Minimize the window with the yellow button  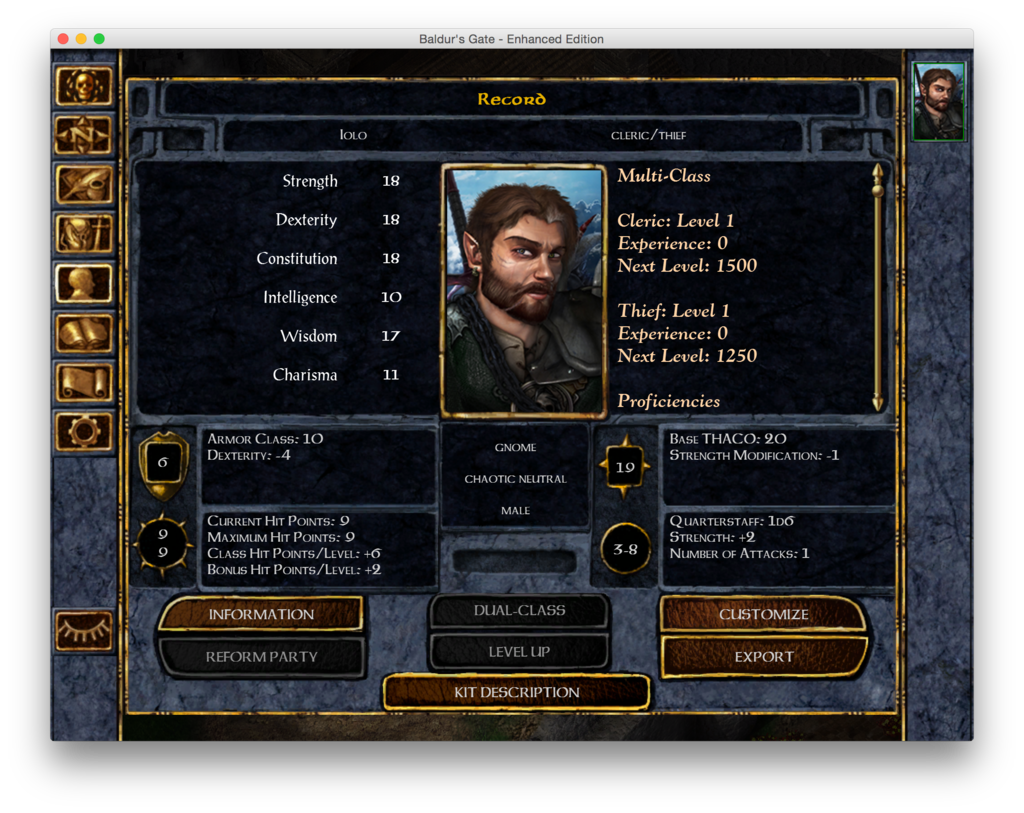pyautogui.click(x=81, y=39)
